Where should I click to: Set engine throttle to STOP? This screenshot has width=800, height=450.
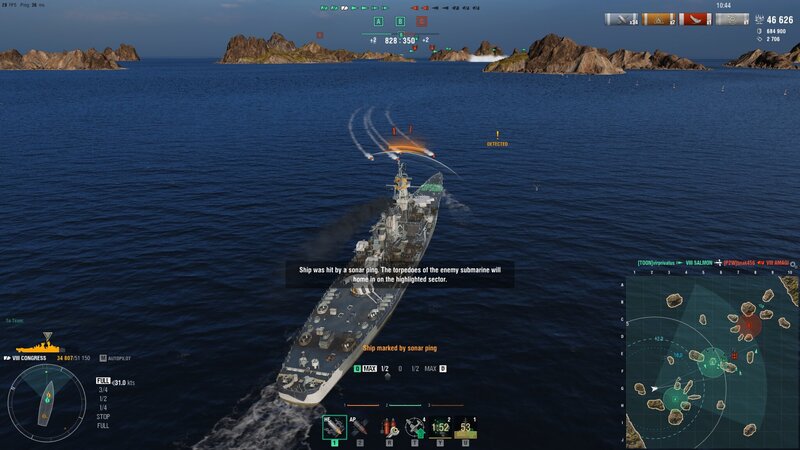pyautogui.click(x=103, y=416)
